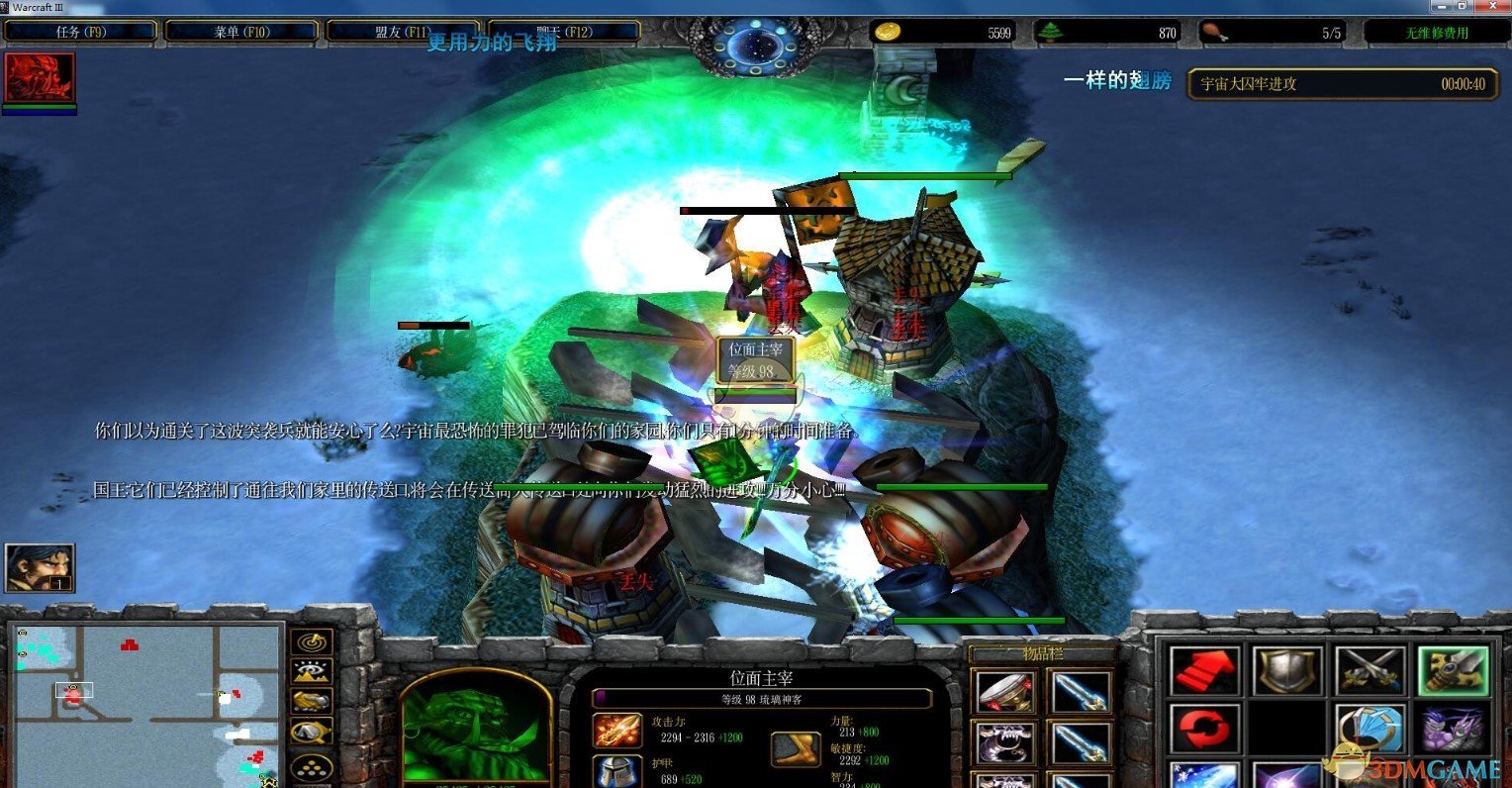This screenshot has height=788, width=1512.
Task: Open the 任务 (F9) quest log
Action: click(x=80, y=31)
